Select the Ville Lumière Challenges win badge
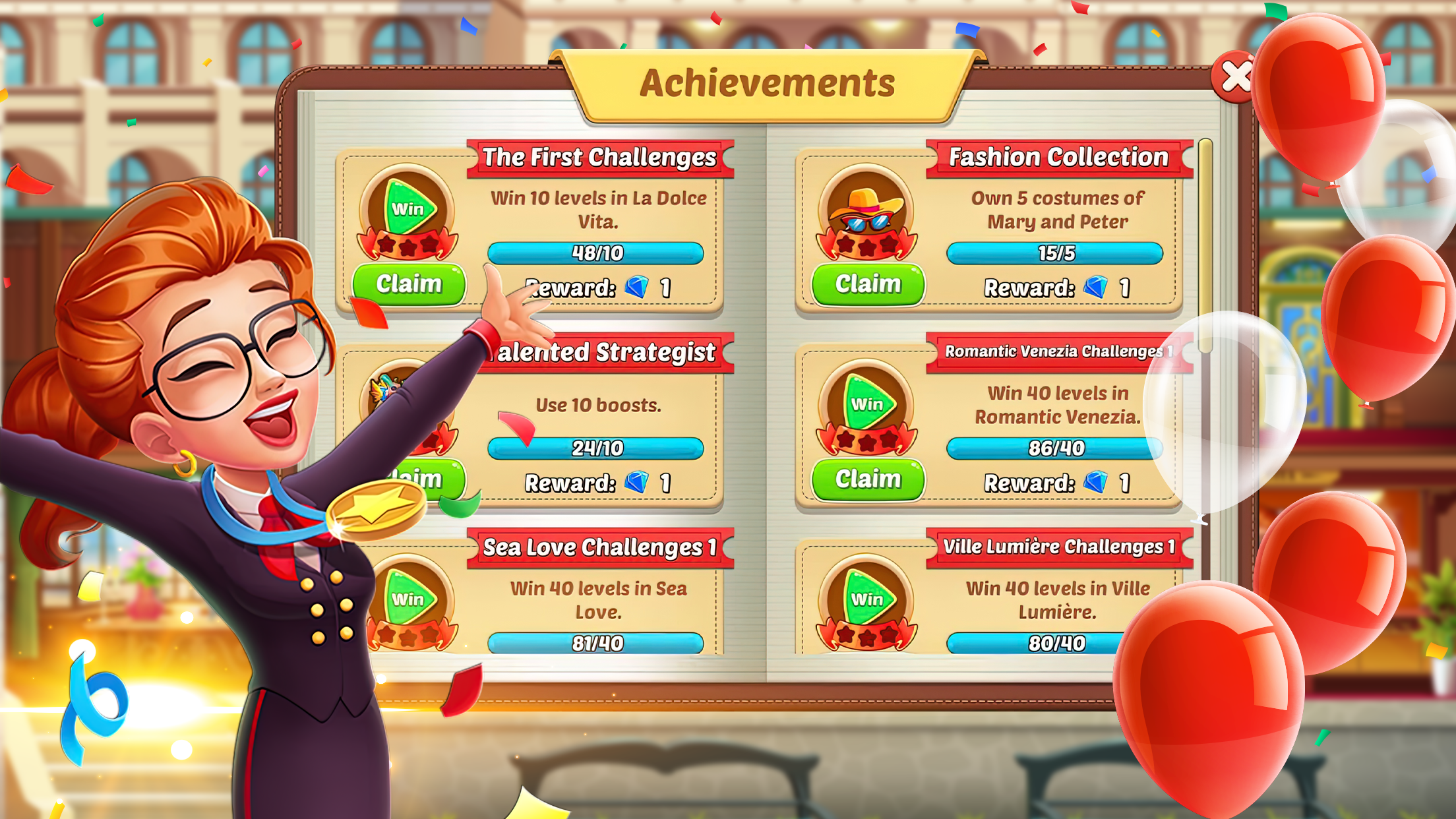Viewport: 1456px width, 819px height. (x=866, y=601)
